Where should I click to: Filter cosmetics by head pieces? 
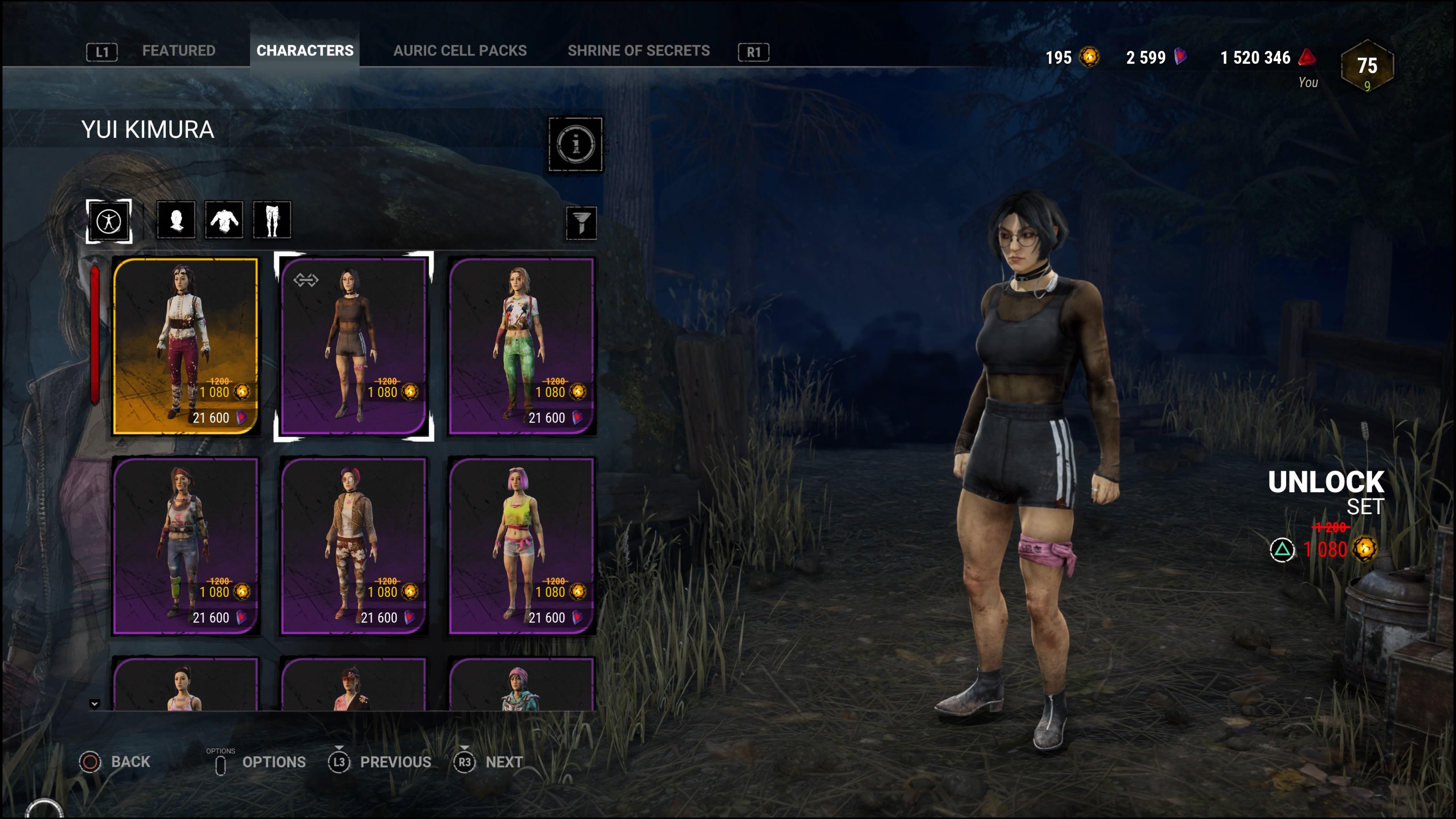(176, 220)
